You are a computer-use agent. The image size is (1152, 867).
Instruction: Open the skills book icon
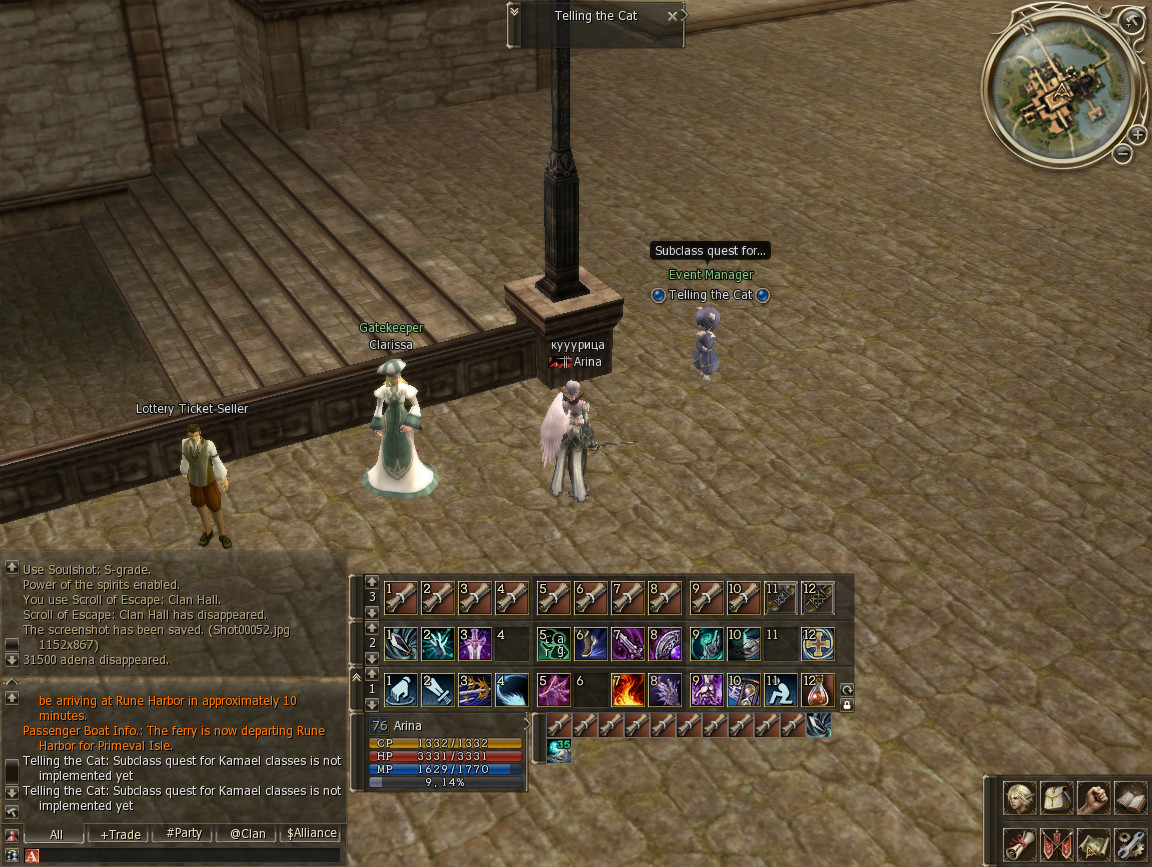pos(1130,797)
